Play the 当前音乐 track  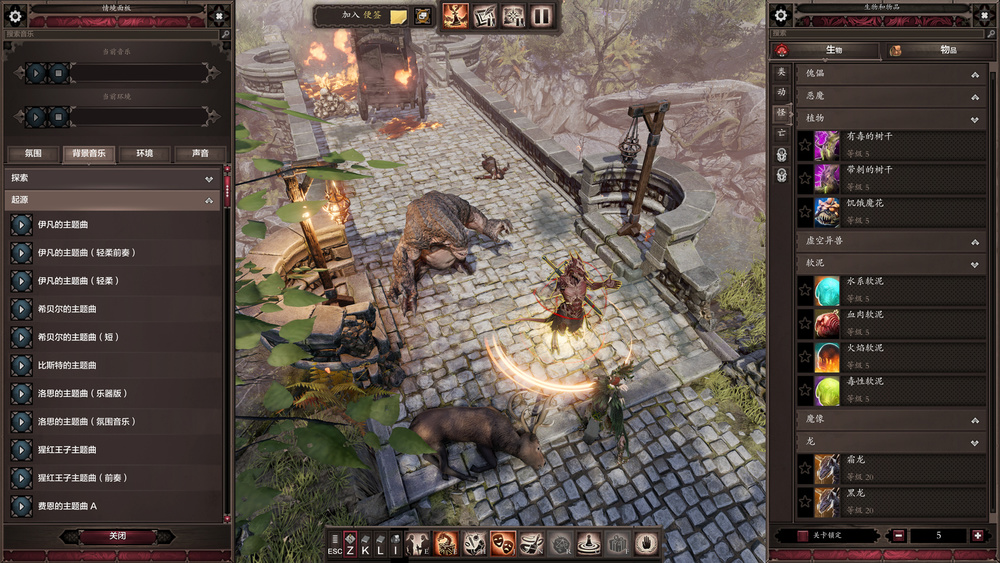coord(36,73)
